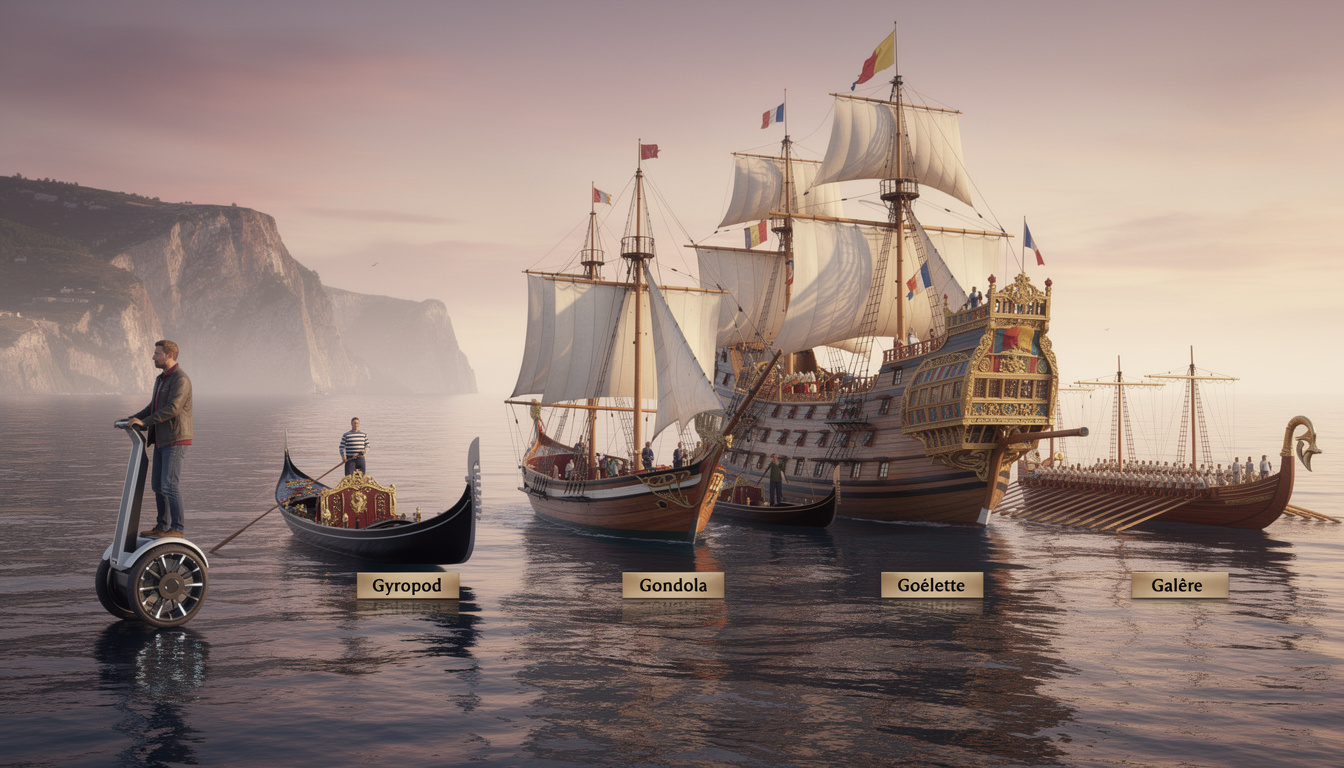Viewport: 1344px width, 768px height.
Task: Choose the Gondola label
Action: 672,585
